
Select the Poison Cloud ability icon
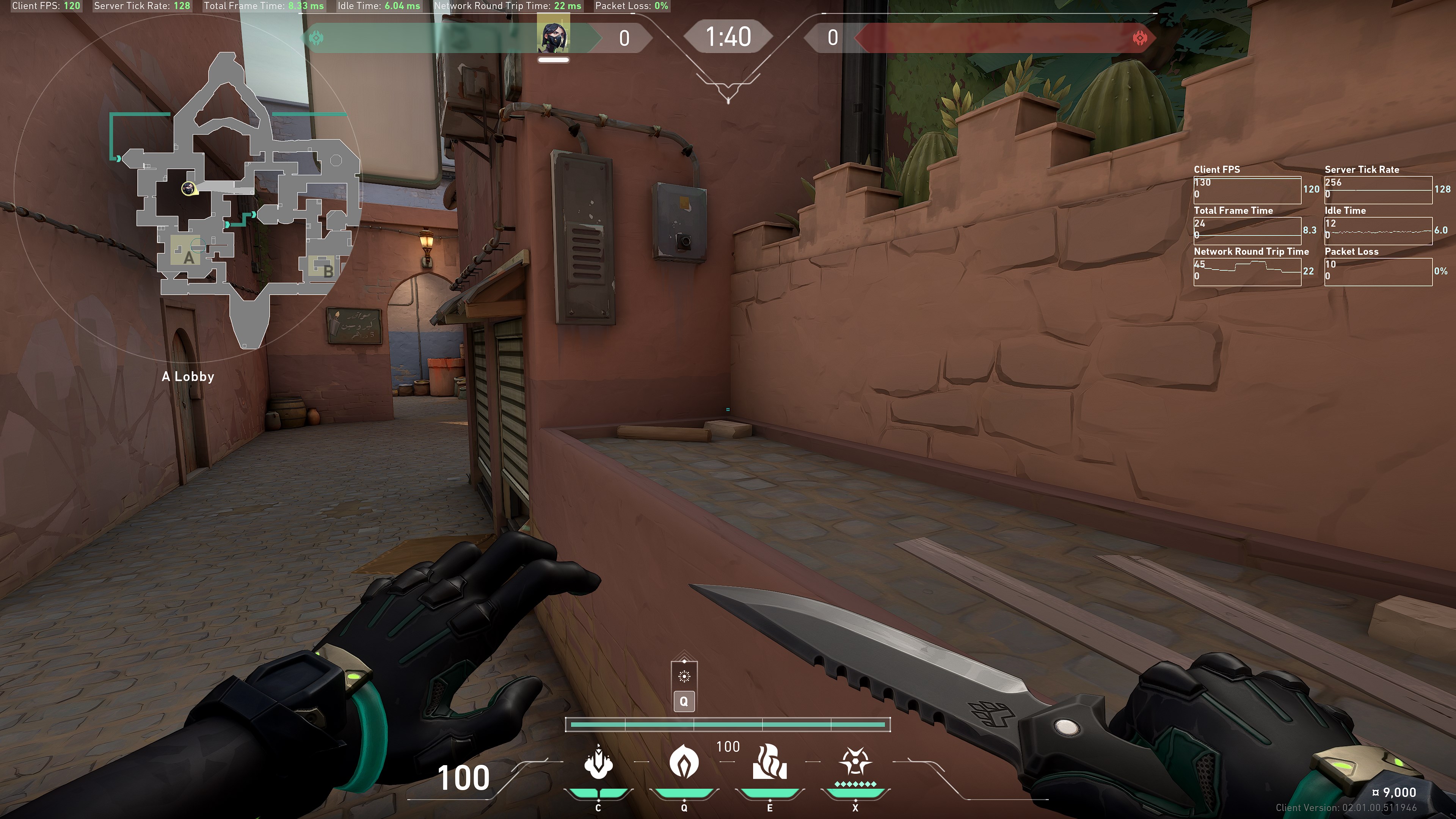click(683, 763)
